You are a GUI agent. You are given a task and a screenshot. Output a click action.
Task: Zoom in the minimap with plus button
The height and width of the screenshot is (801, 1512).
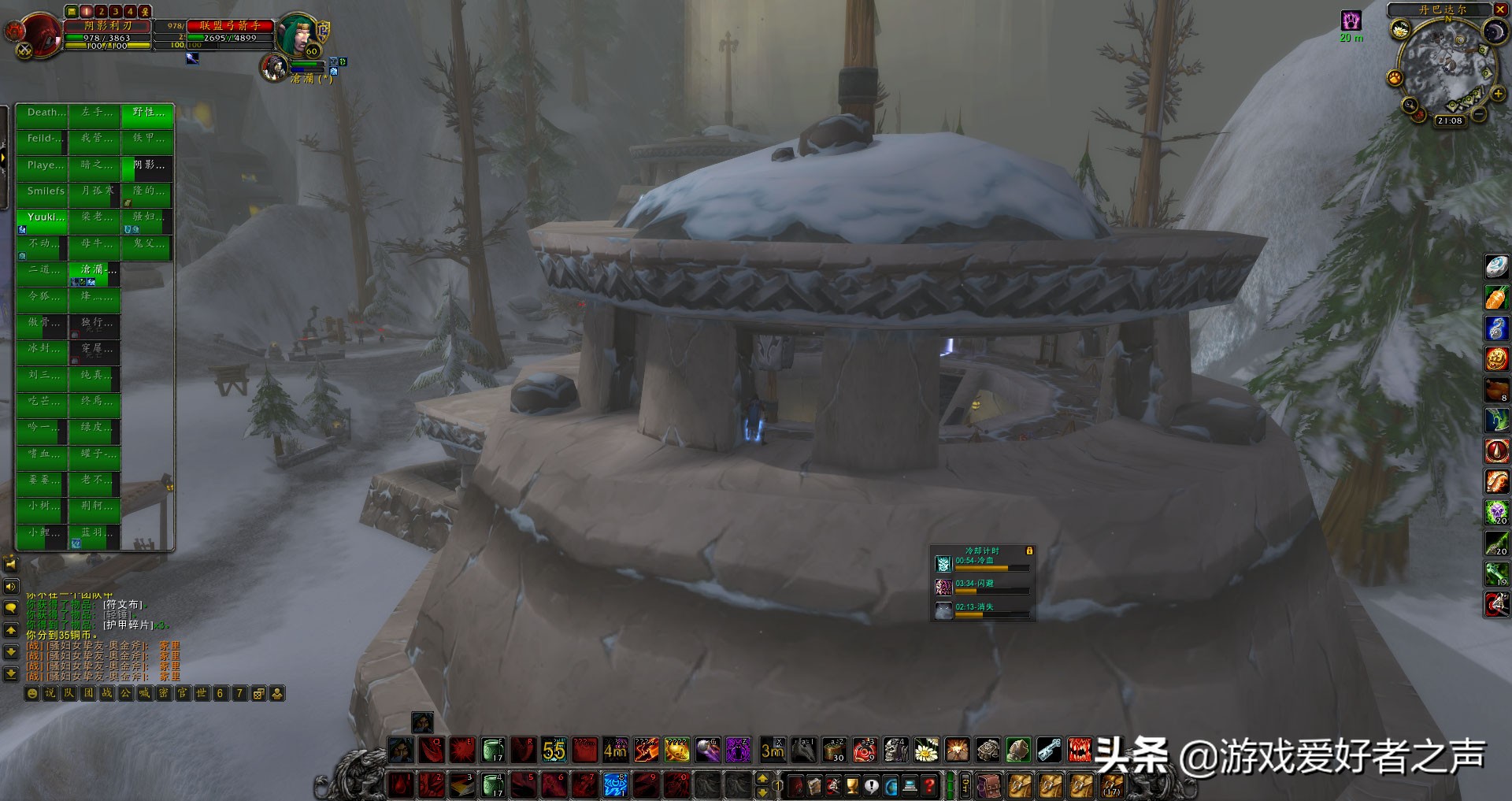coord(1498,94)
